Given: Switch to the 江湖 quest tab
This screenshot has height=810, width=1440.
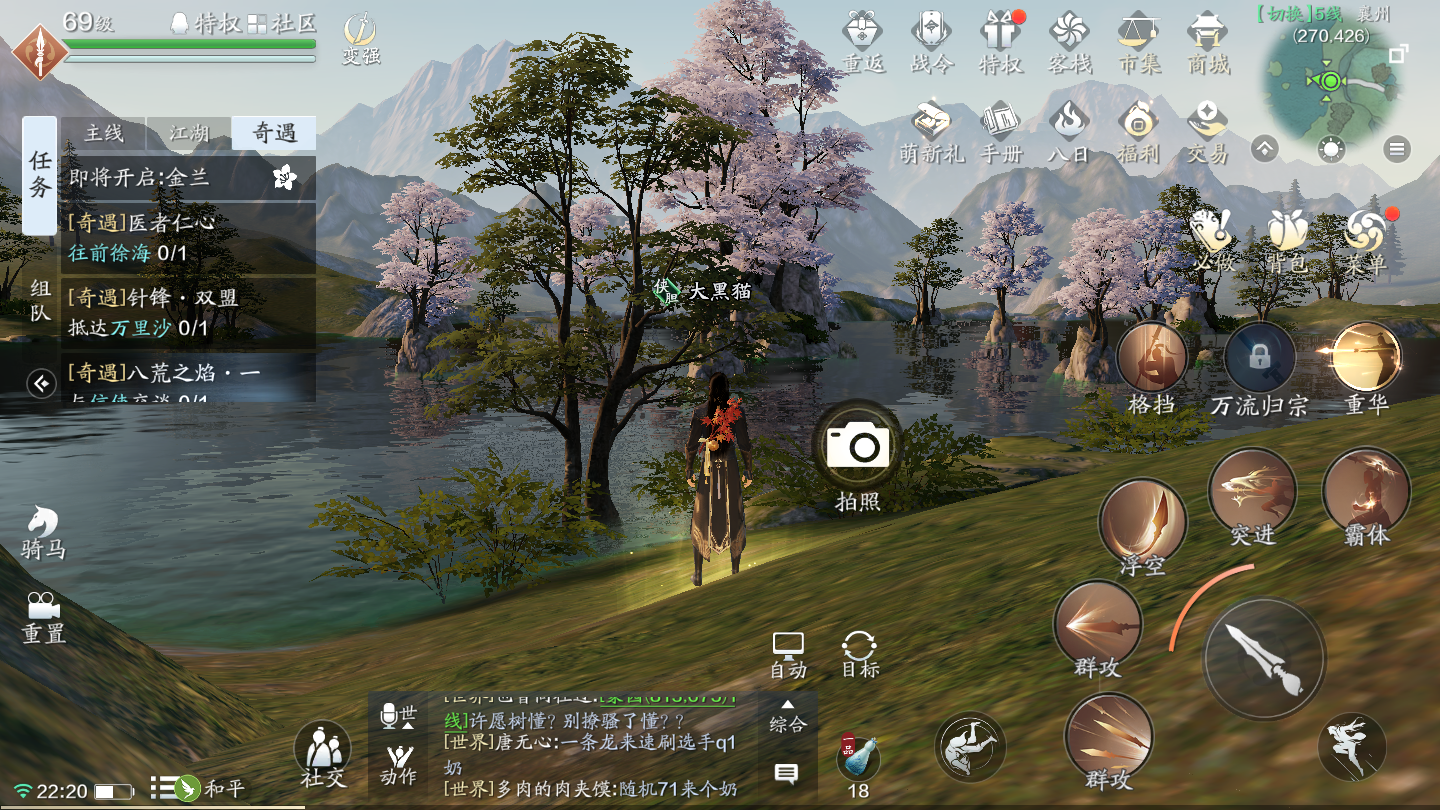Looking at the screenshot, I should (x=189, y=133).
